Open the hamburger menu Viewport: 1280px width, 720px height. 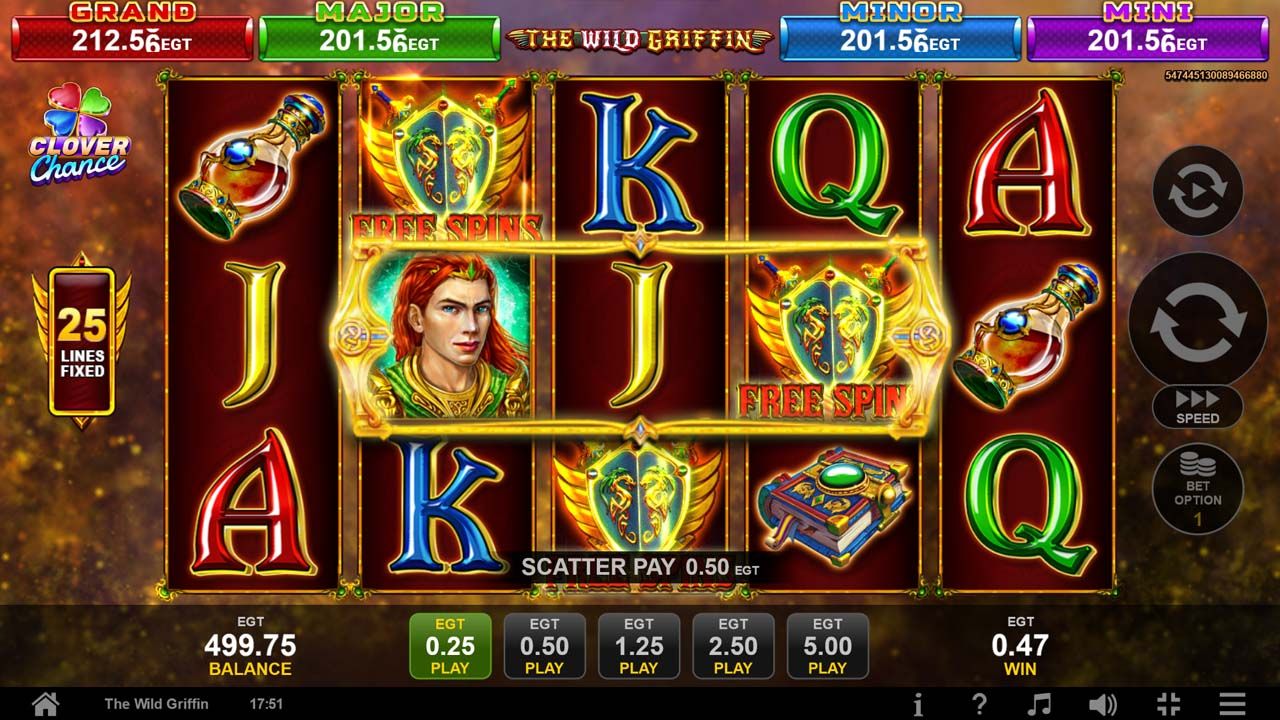point(1232,703)
